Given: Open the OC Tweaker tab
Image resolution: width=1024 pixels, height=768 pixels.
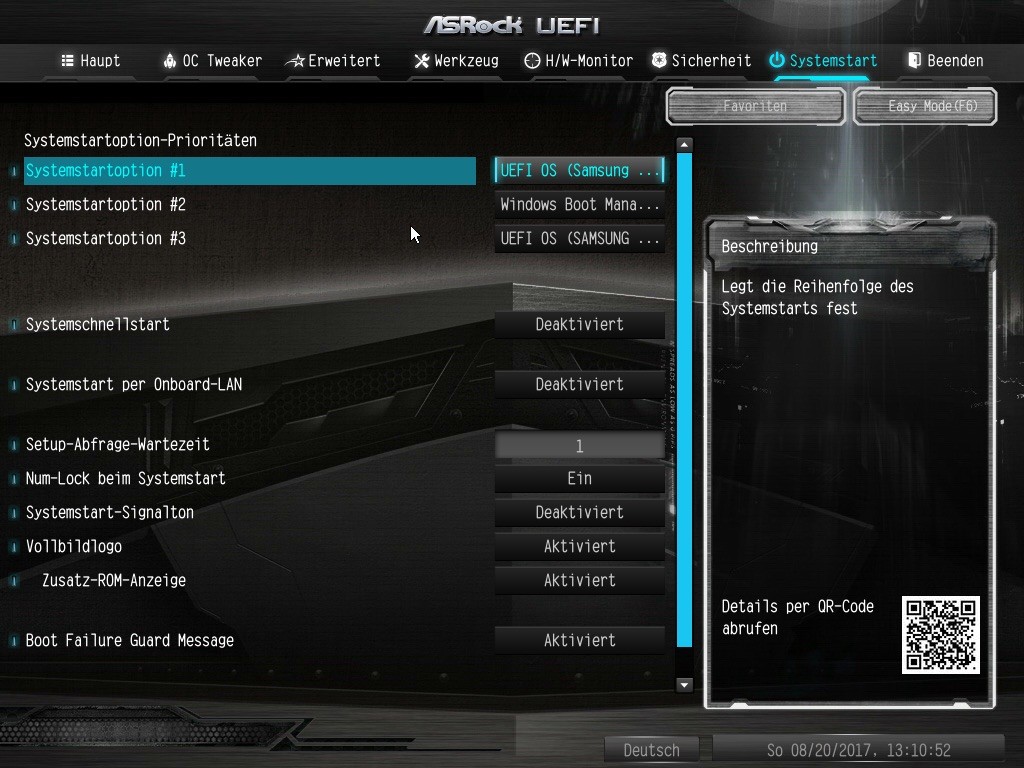Looking at the screenshot, I should (212, 61).
